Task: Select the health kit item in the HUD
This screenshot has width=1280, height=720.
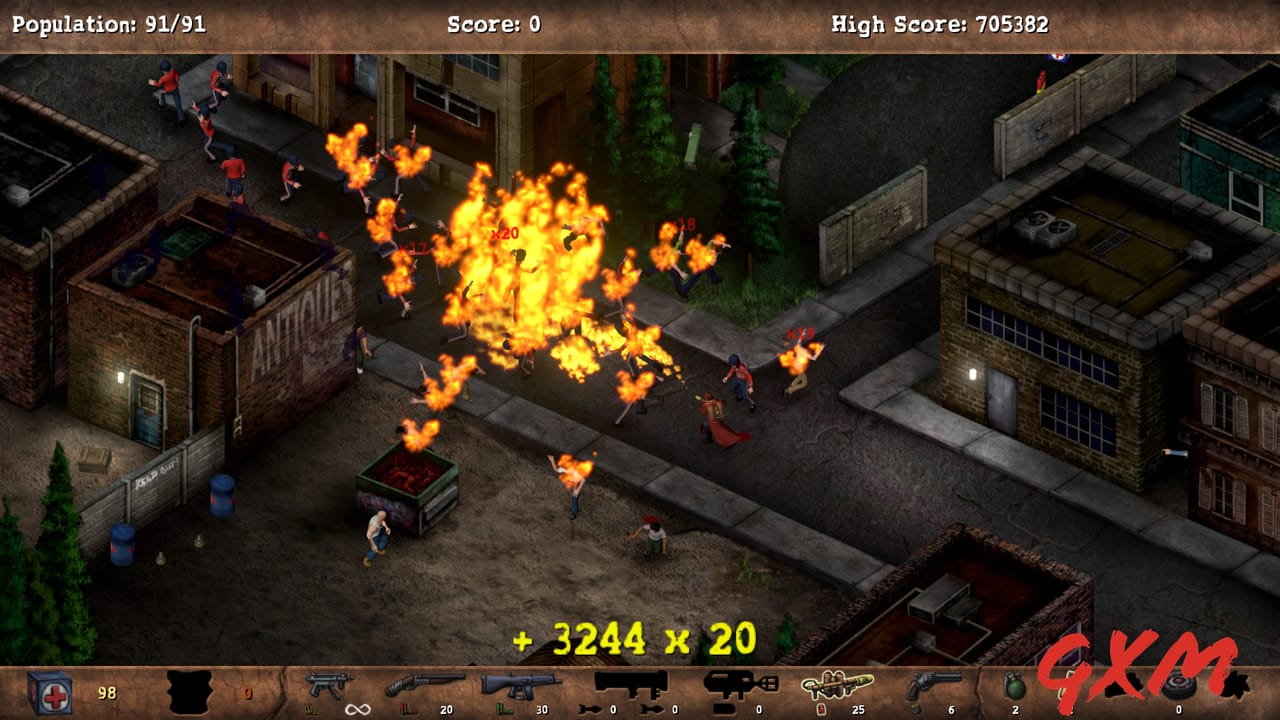Action: click(50, 690)
